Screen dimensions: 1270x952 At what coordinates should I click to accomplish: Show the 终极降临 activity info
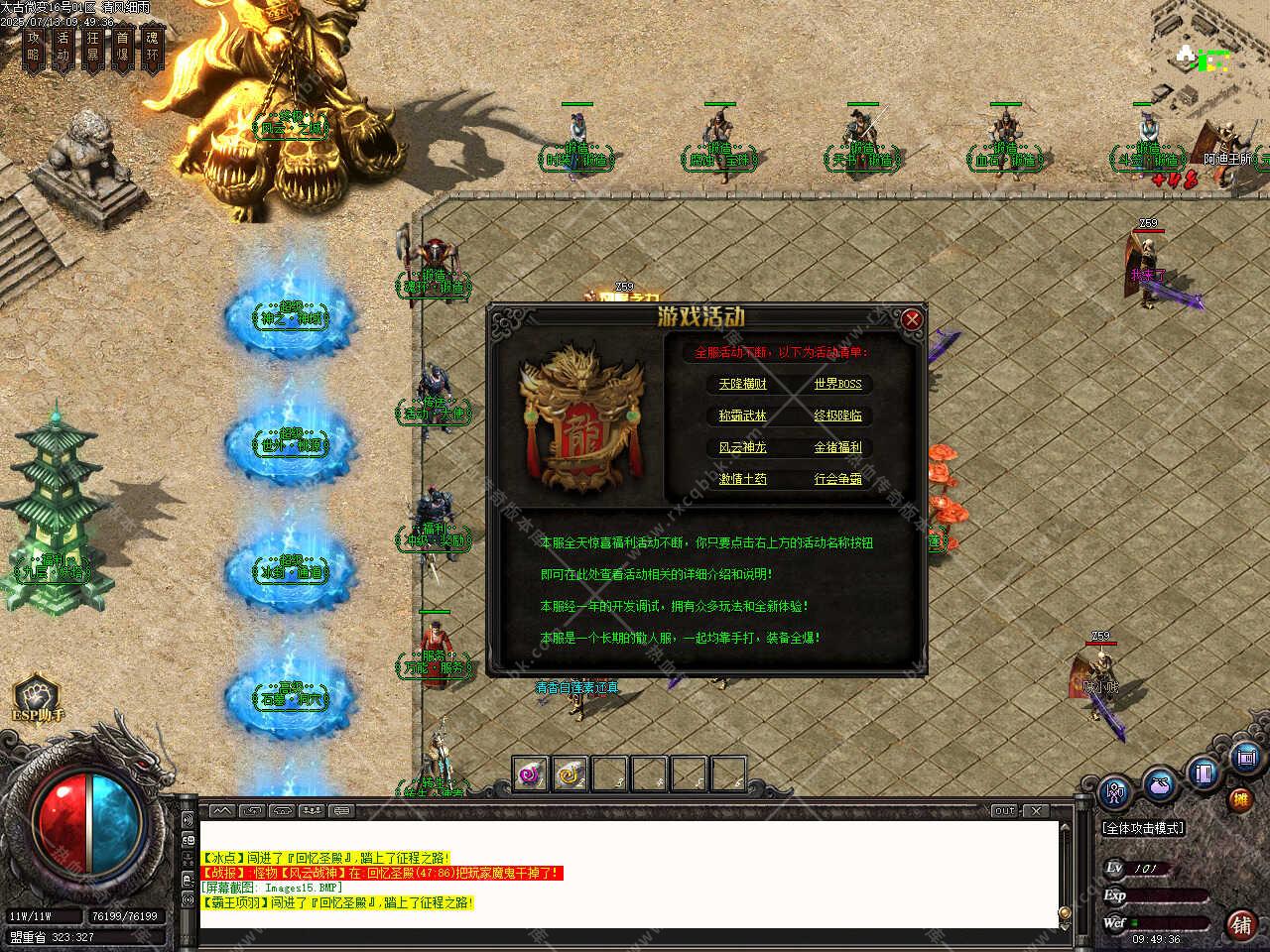[x=837, y=416]
